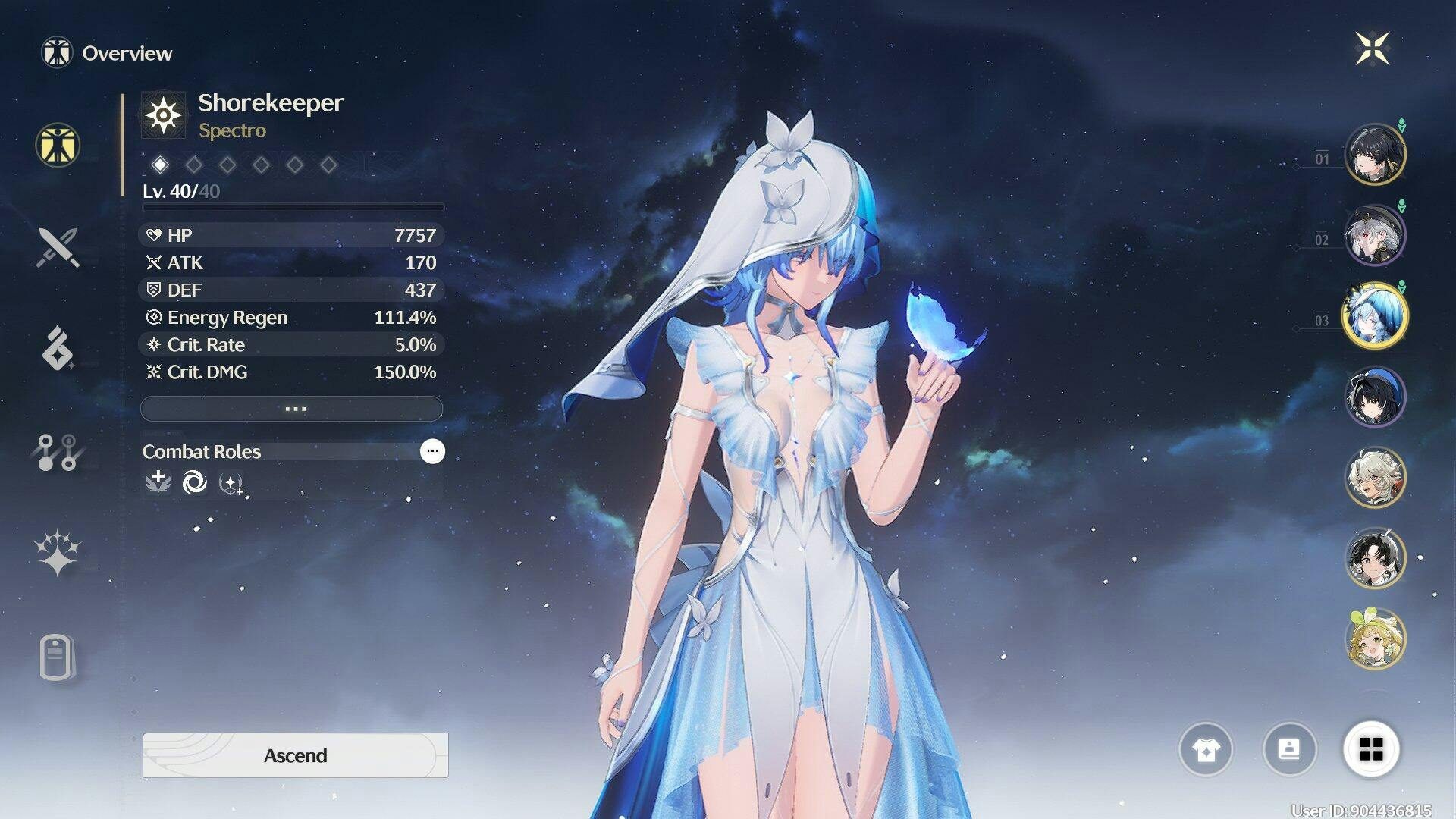Select the Shorekeeper portrait in slot 03

tap(1375, 315)
